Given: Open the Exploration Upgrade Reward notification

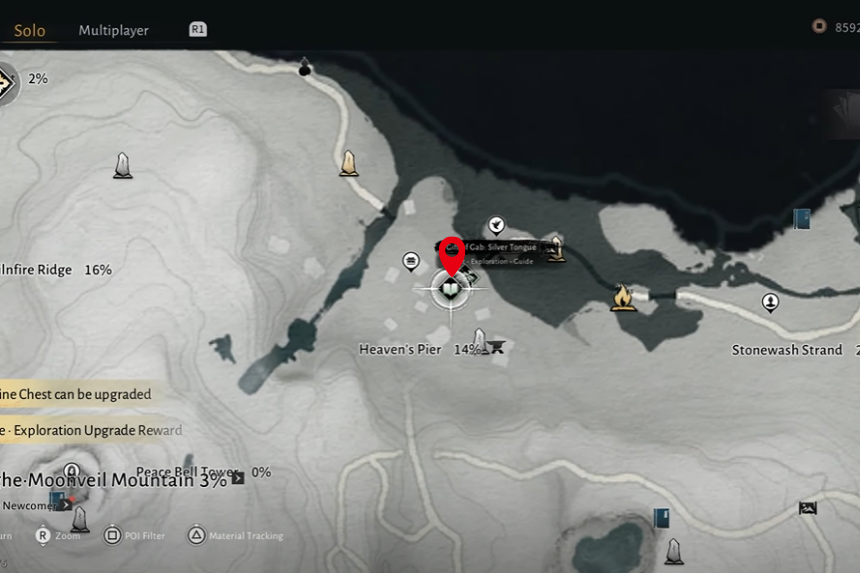Looking at the screenshot, I should click(91, 430).
